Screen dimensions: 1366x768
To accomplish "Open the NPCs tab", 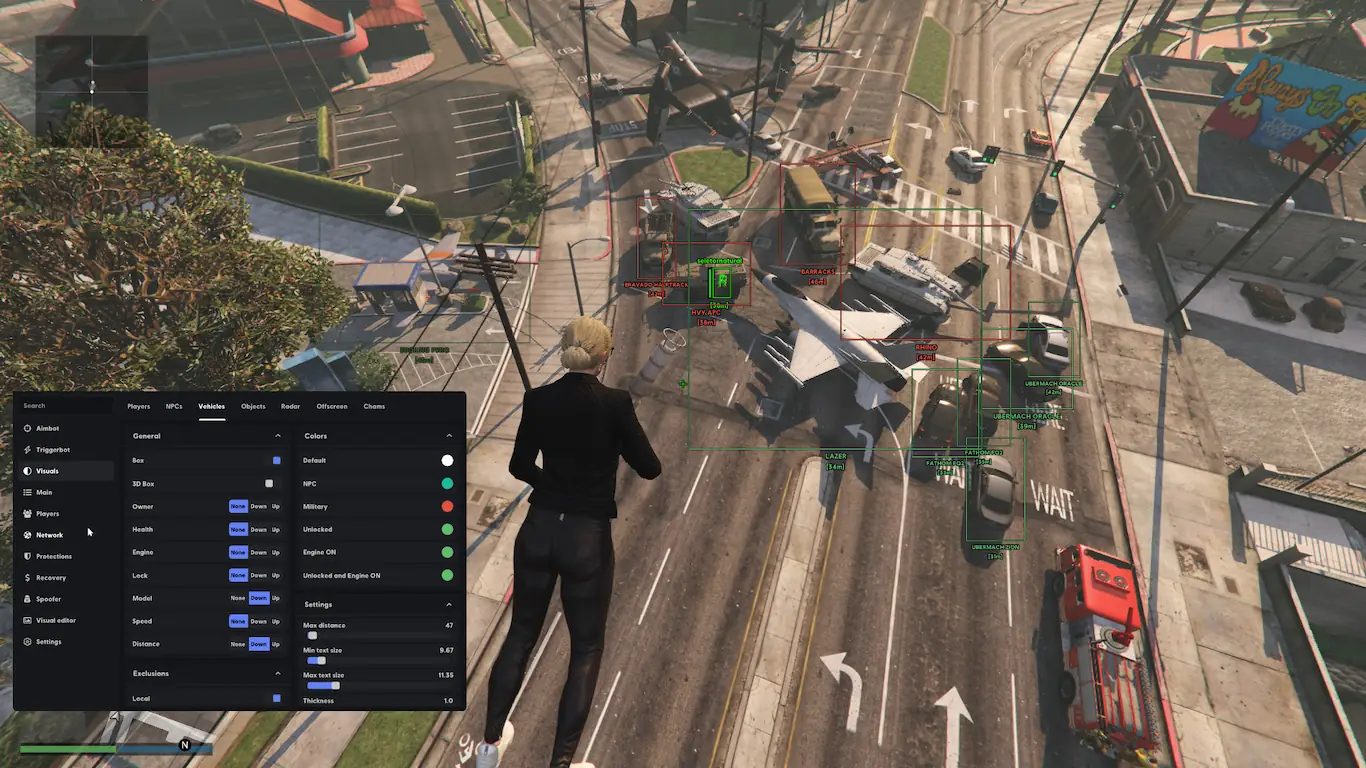I will point(174,406).
